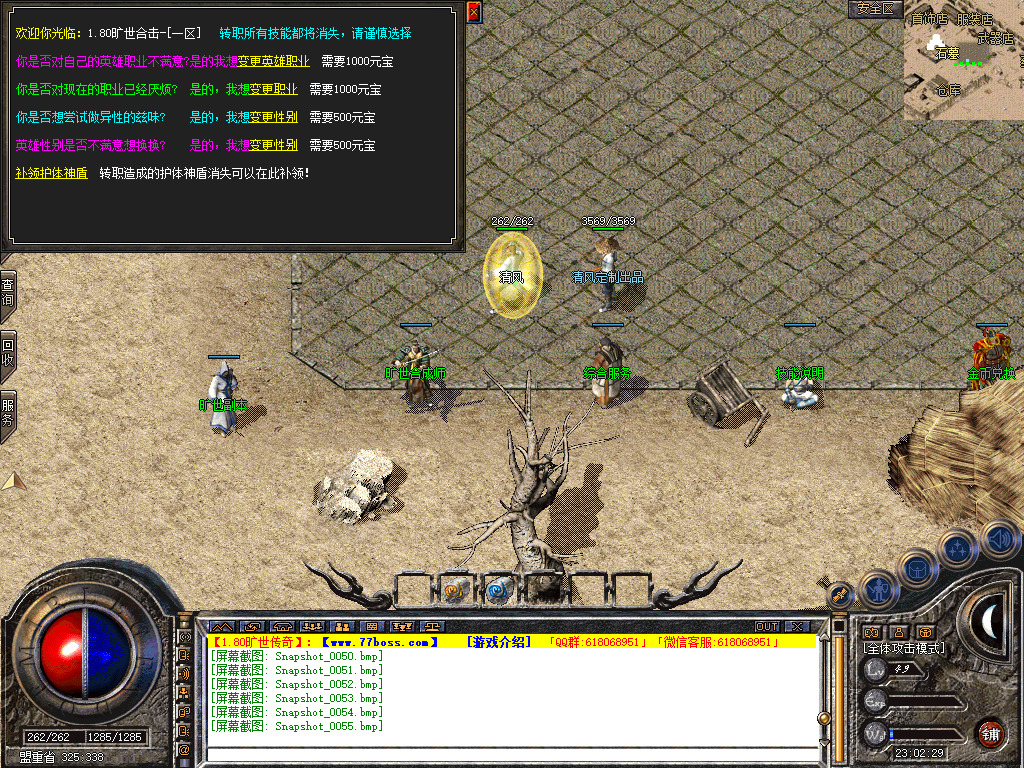This screenshot has height=768, width=1024.
Task: Open the 游戏介绍 link in chat banner
Action: click(x=500, y=642)
